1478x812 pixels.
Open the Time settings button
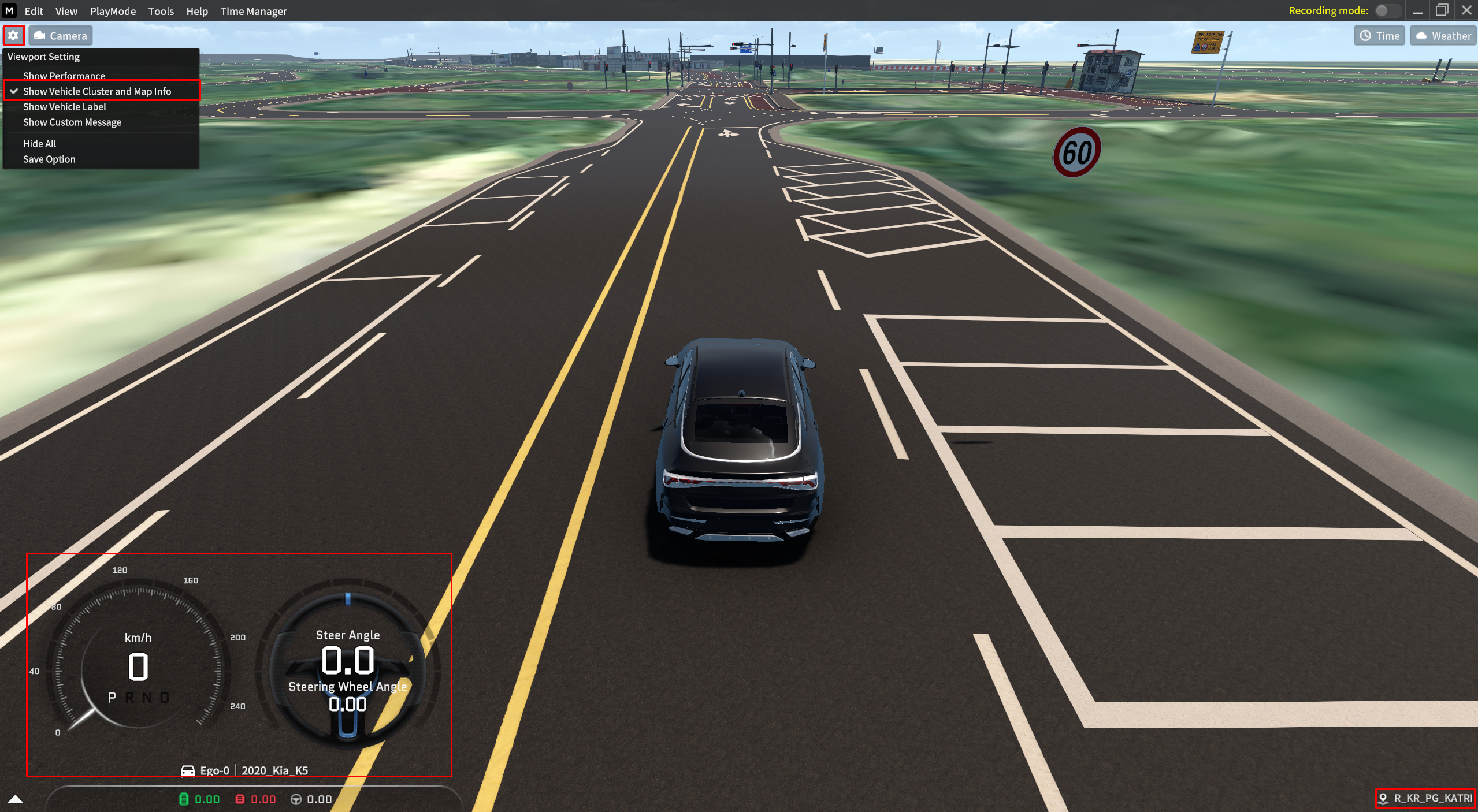[1379, 36]
